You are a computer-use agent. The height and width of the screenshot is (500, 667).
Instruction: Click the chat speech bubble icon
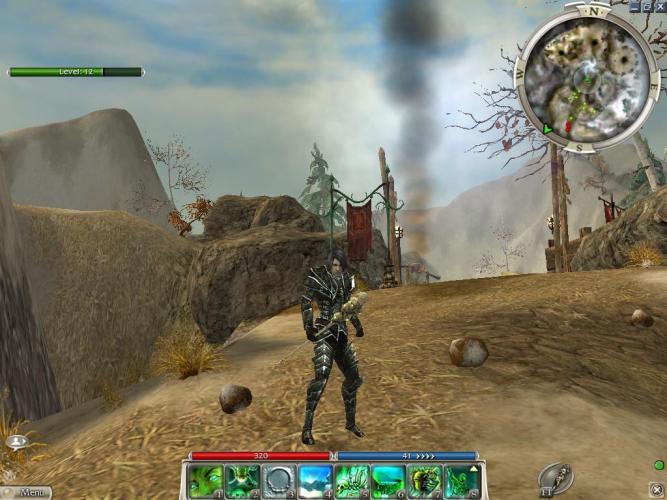pos(16,441)
